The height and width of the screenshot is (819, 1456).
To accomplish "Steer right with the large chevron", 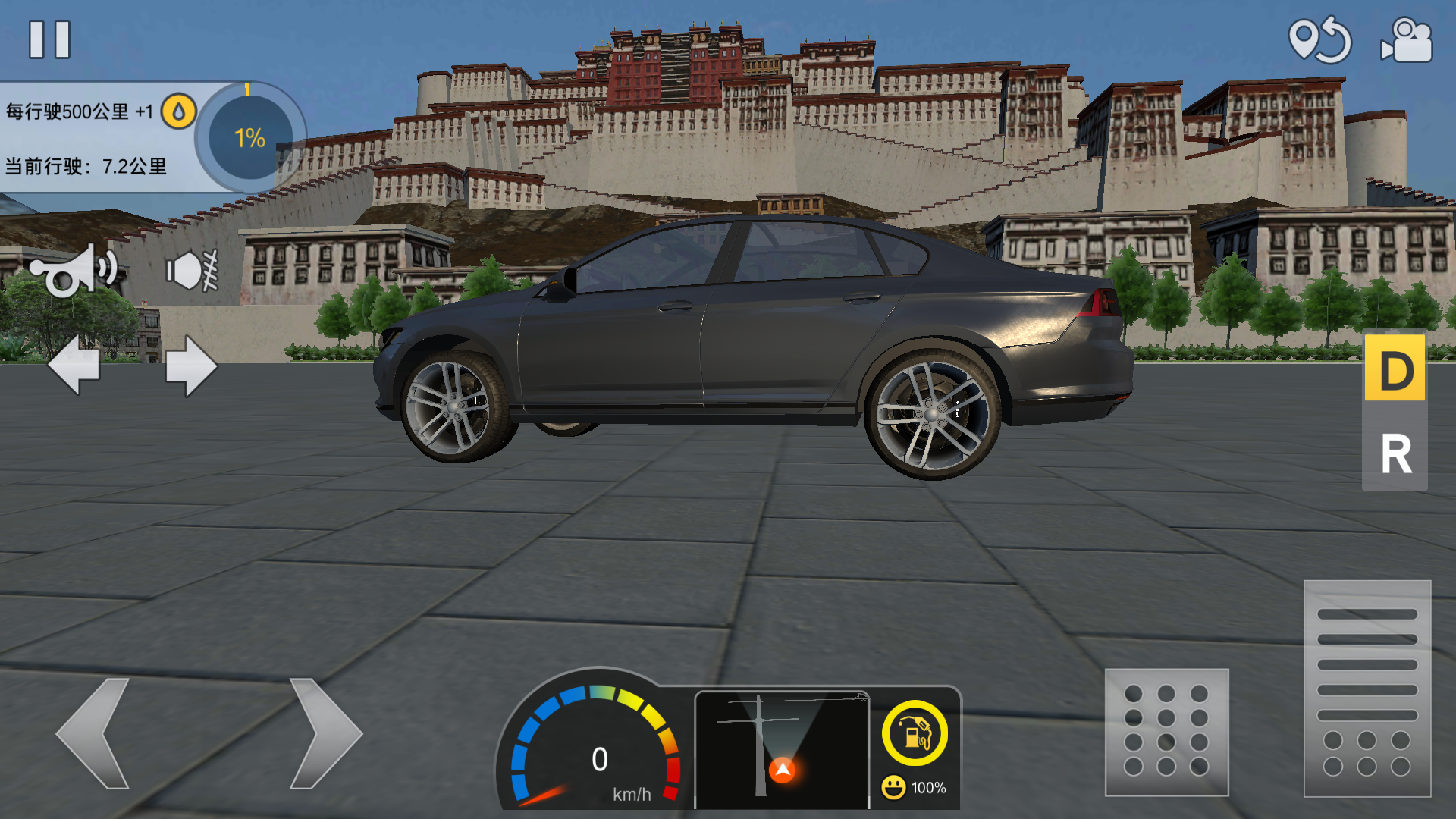I will [x=325, y=733].
